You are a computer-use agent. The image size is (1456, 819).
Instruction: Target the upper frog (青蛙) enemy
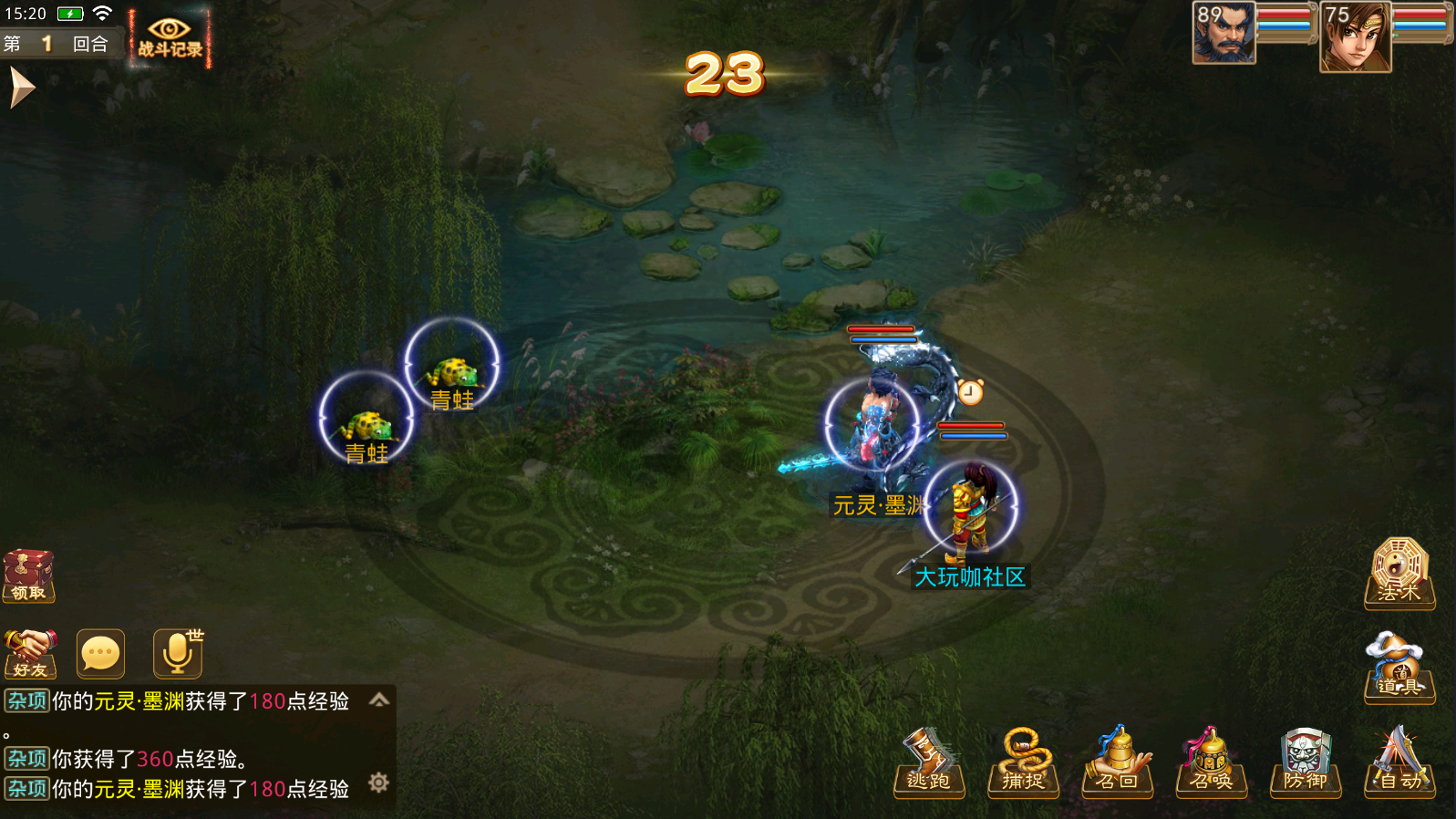452,368
